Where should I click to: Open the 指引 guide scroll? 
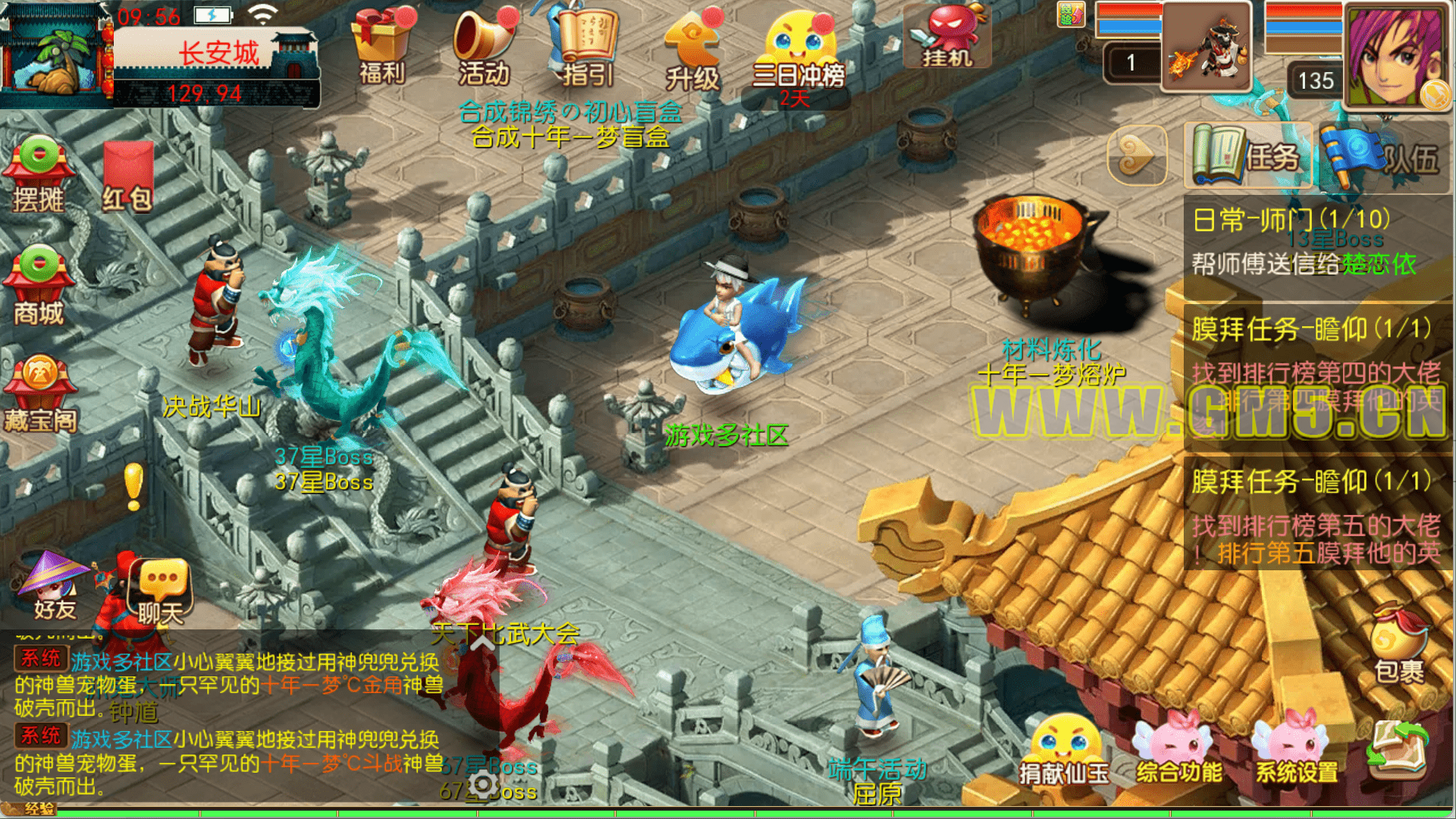coord(586,45)
